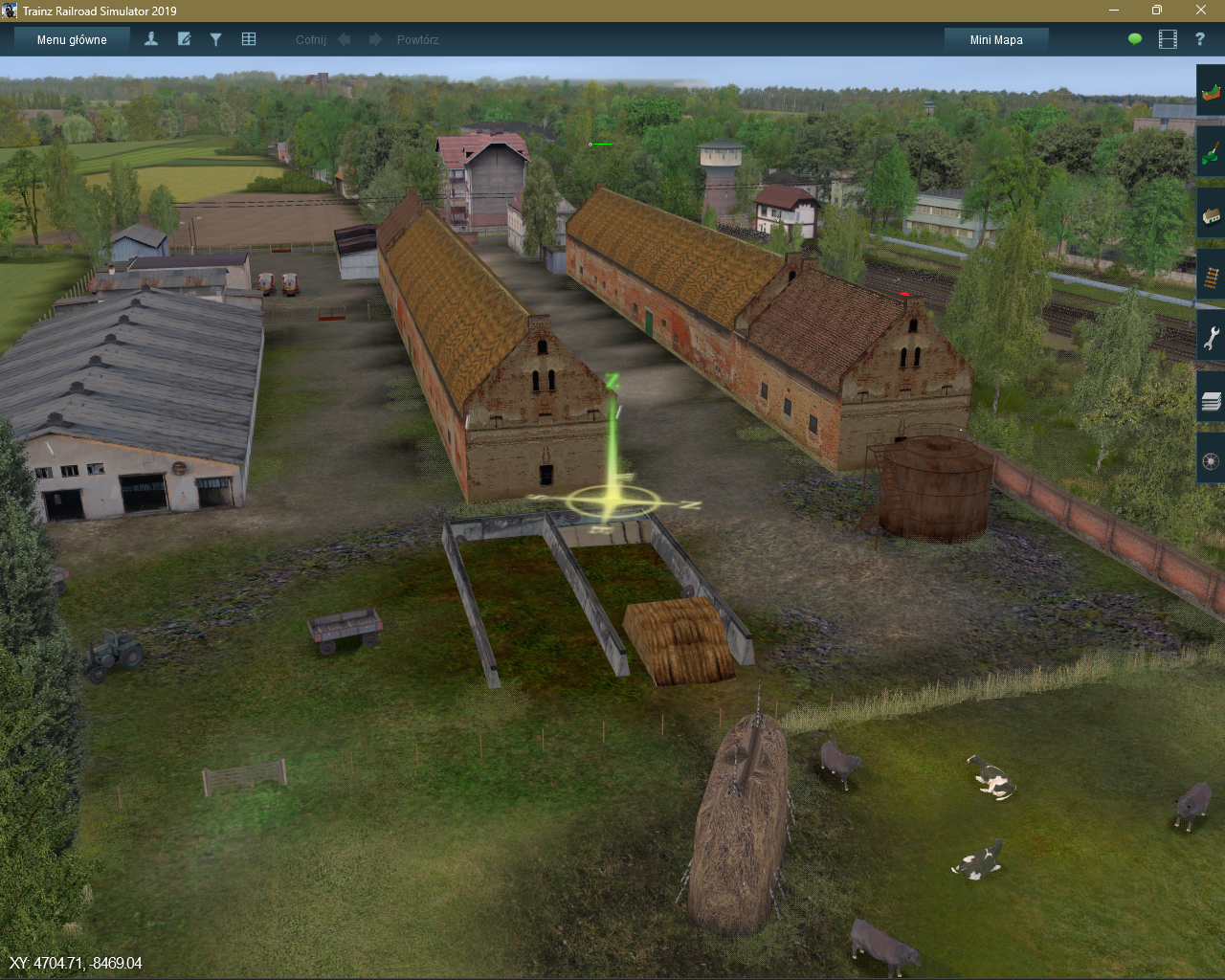Open the Menu główne dropdown
The height and width of the screenshot is (980, 1225).
click(x=72, y=39)
